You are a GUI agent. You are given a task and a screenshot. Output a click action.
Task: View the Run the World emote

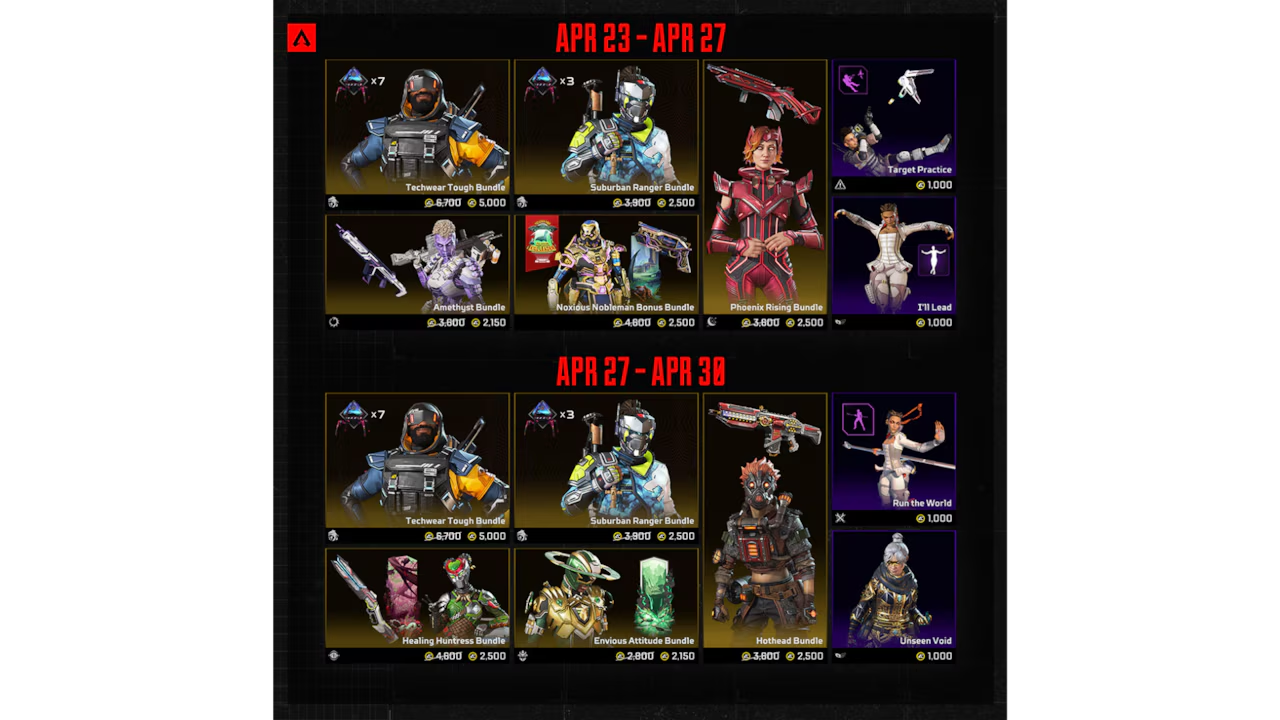pos(893,452)
